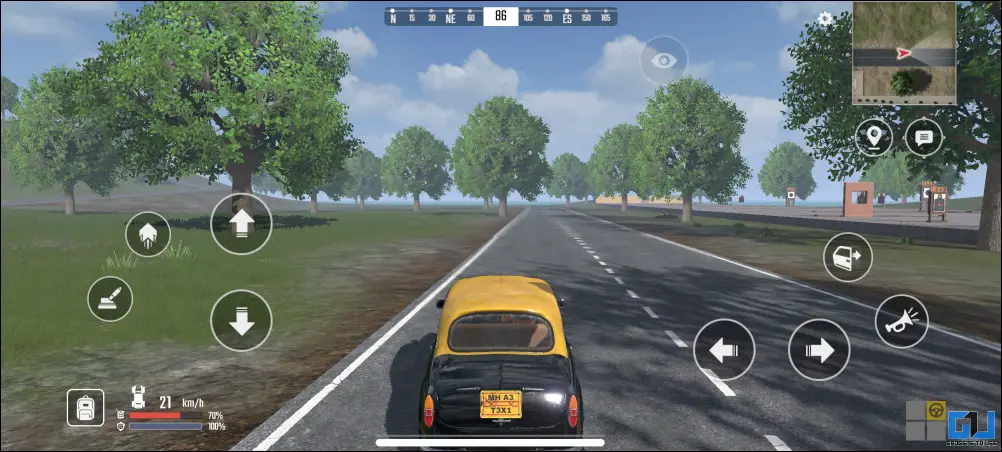The image size is (1002, 452).
Task: Toggle the eye free-look button
Action: click(663, 61)
